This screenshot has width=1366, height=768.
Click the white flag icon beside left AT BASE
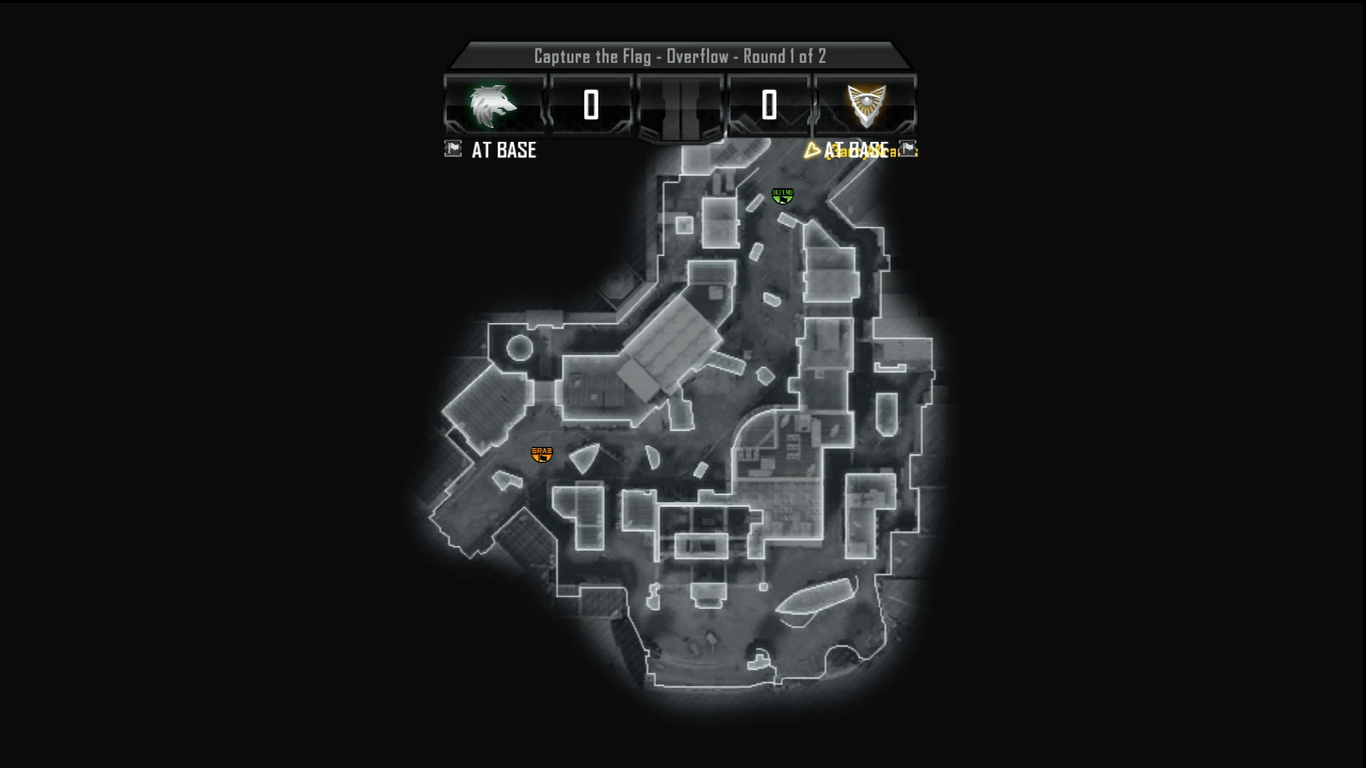click(453, 149)
